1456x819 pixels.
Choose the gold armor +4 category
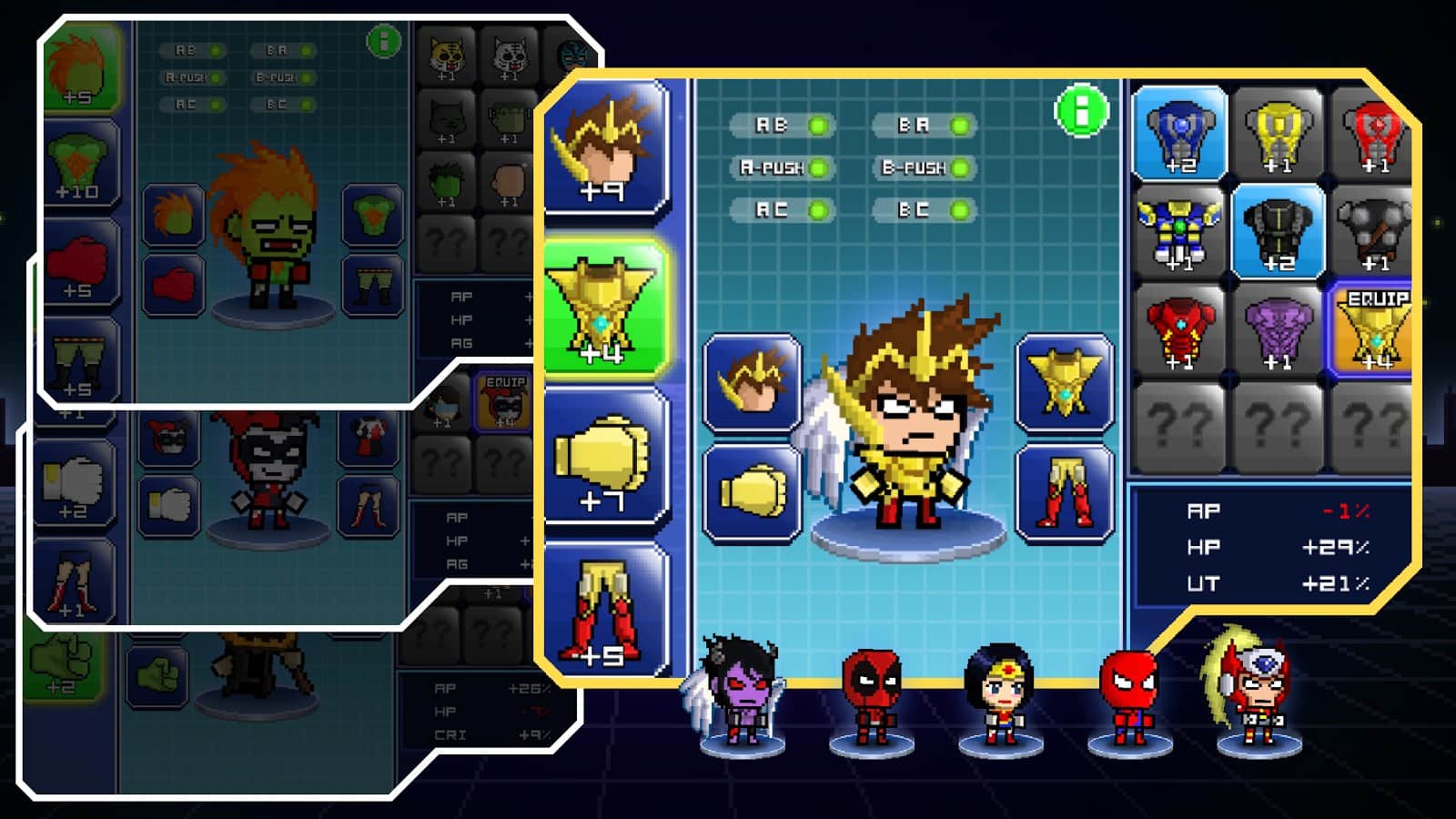[x=606, y=309]
